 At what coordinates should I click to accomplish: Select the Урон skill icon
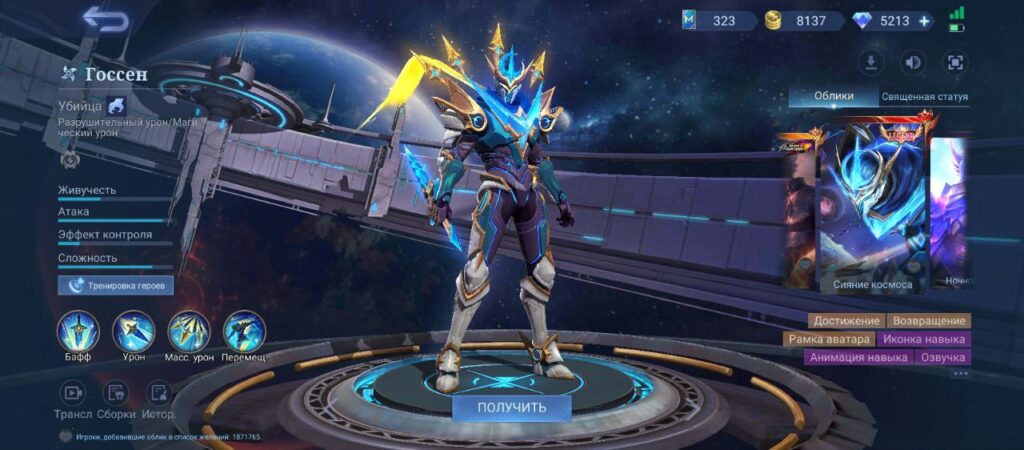coord(133,331)
